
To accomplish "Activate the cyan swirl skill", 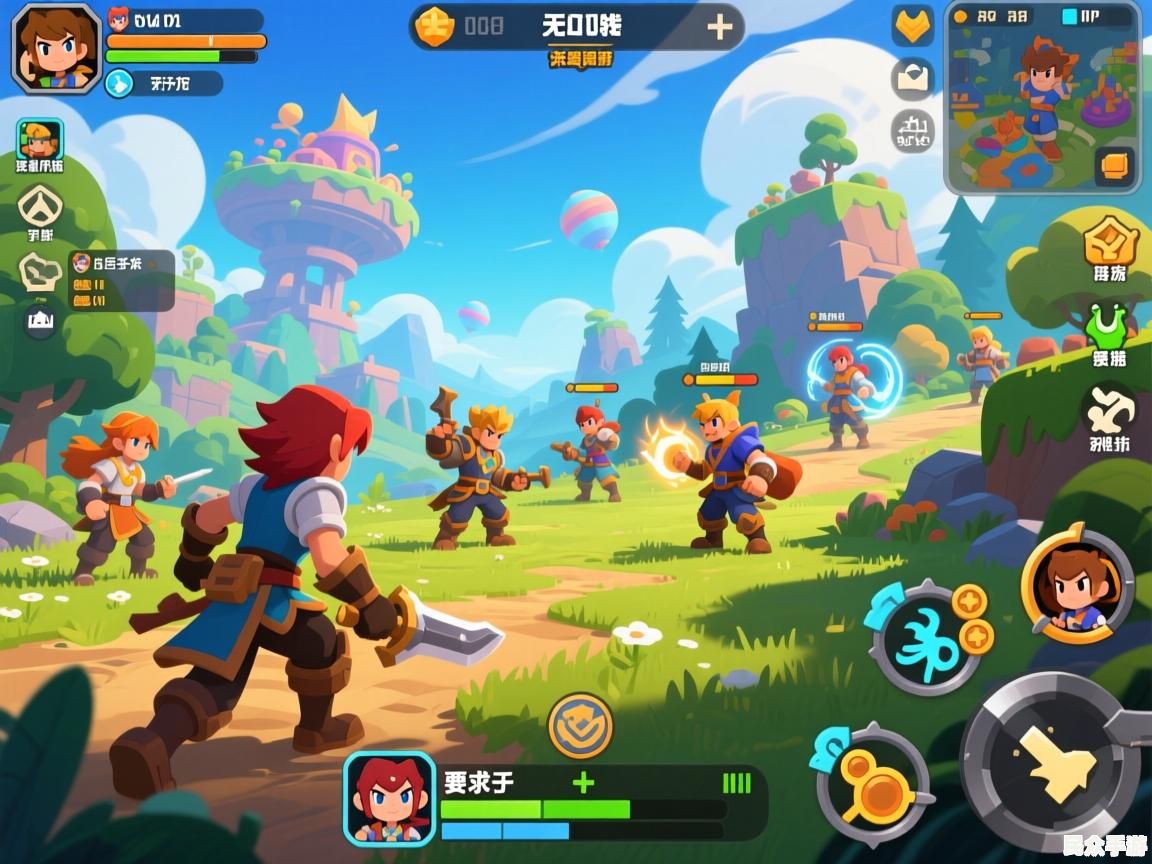I will click(x=926, y=641).
